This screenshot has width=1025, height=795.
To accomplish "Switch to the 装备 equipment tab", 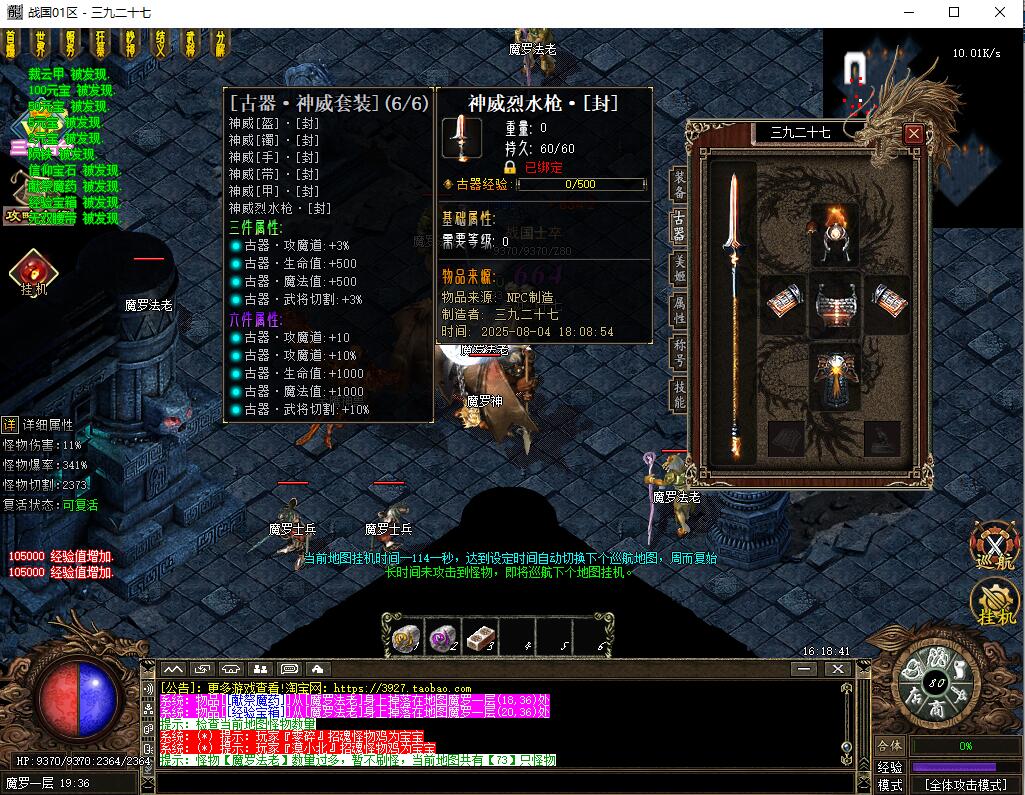I will click(x=679, y=185).
